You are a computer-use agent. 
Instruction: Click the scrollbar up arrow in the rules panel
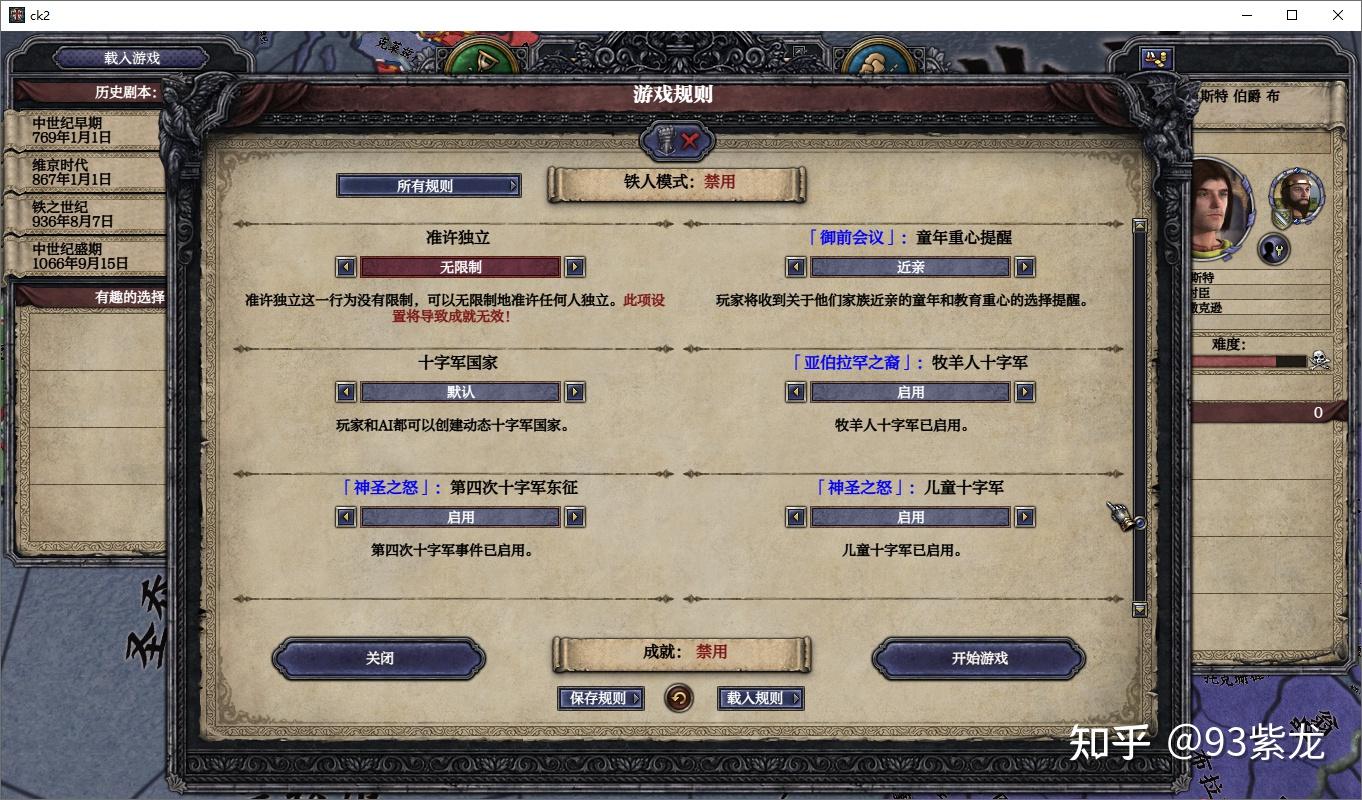(x=1139, y=224)
